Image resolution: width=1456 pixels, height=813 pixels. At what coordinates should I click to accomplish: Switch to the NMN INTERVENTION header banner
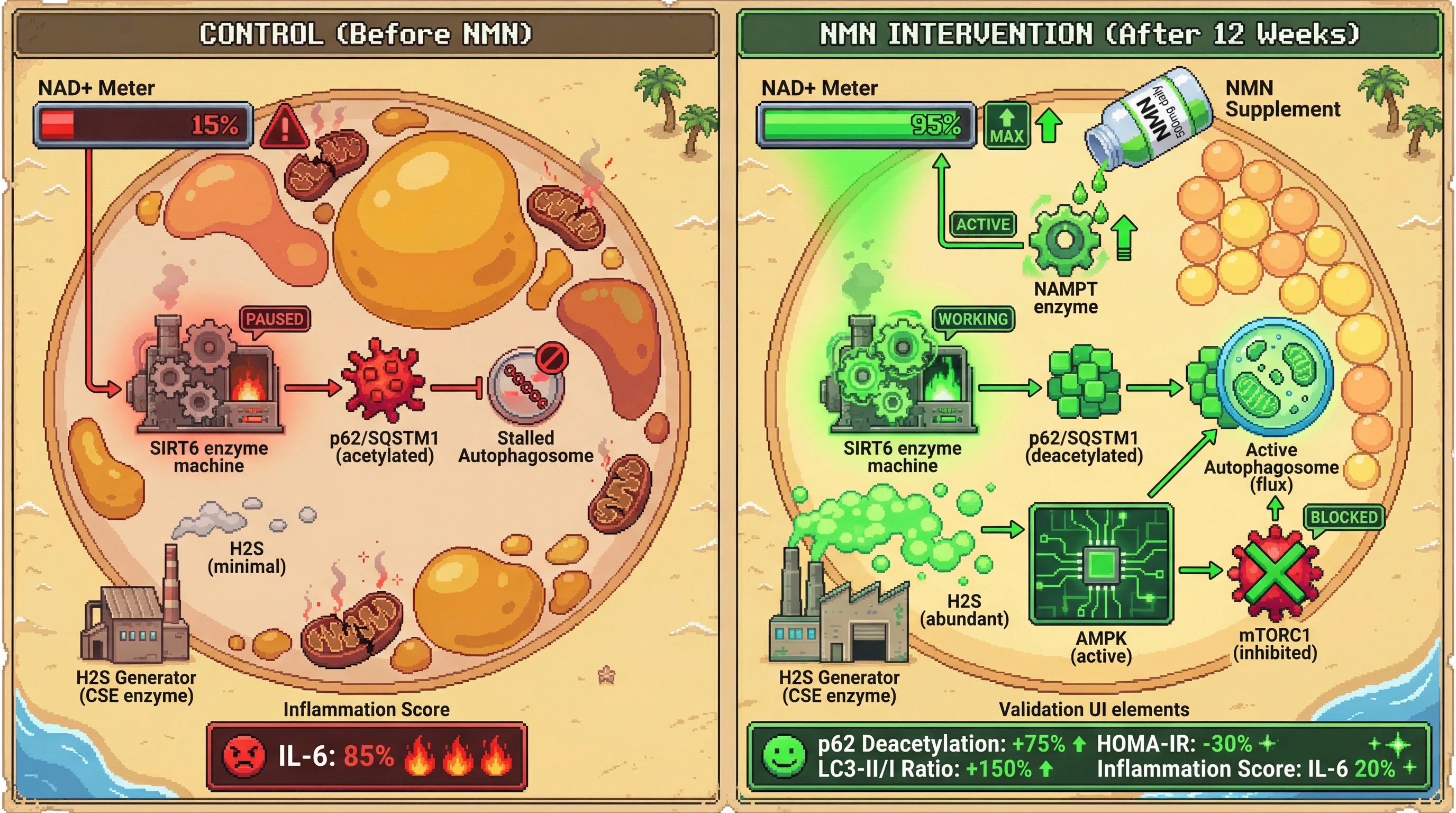1089,34
